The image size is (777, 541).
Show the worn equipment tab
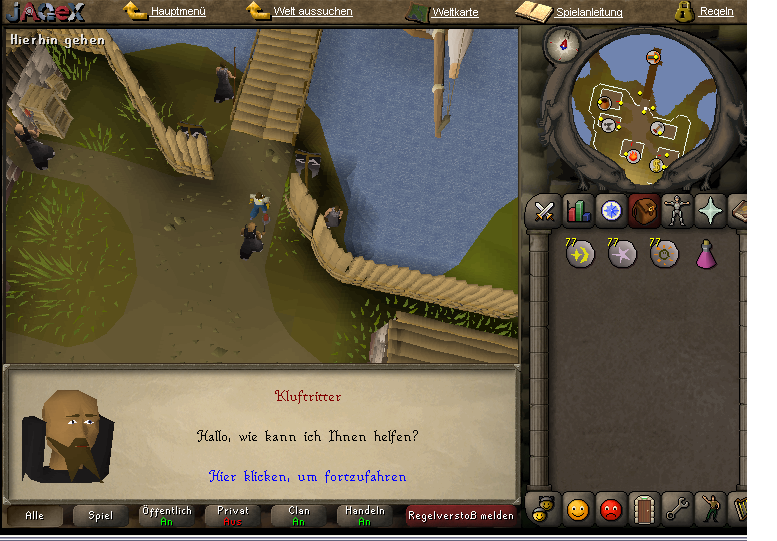coord(678,211)
